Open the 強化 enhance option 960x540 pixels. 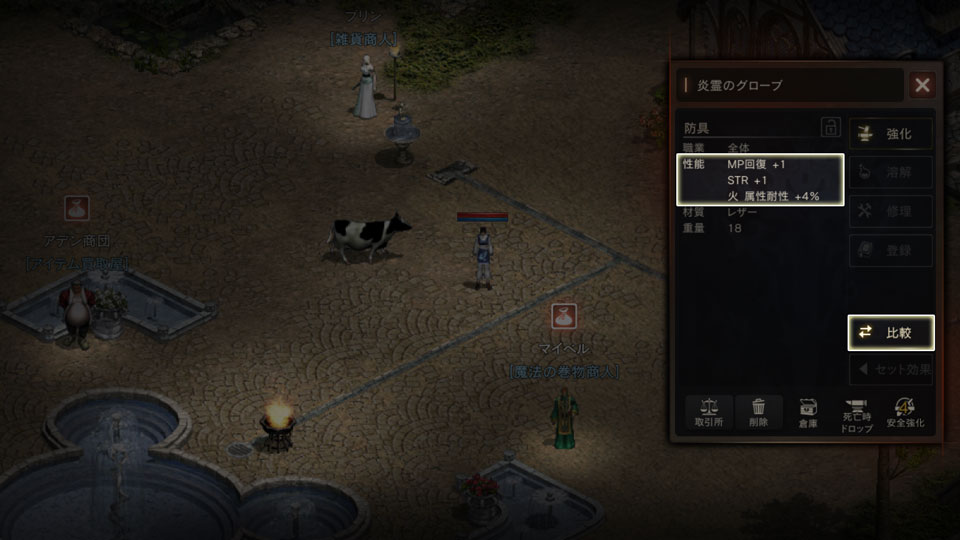[x=891, y=133]
